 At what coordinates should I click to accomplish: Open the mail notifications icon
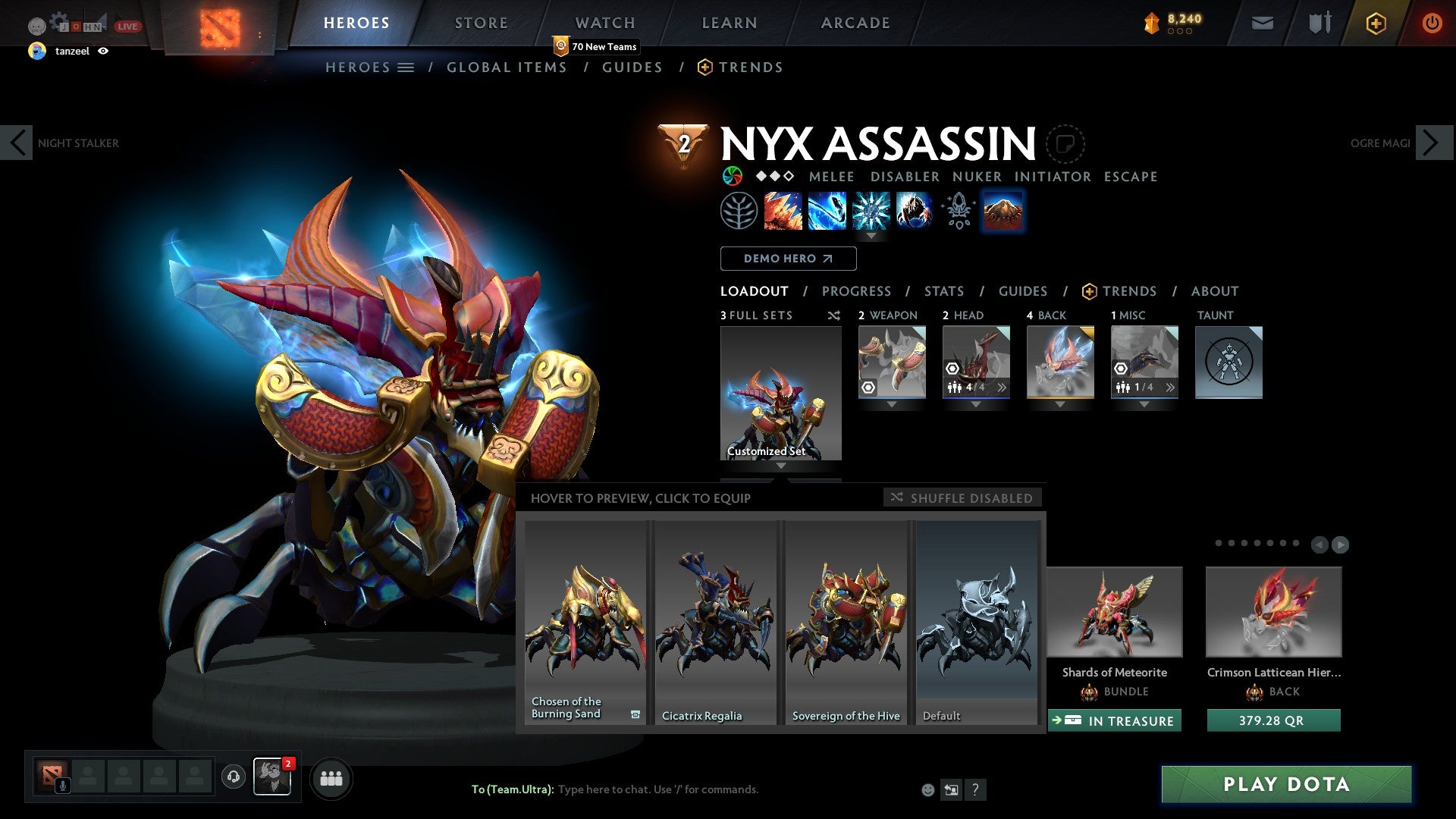(1262, 23)
